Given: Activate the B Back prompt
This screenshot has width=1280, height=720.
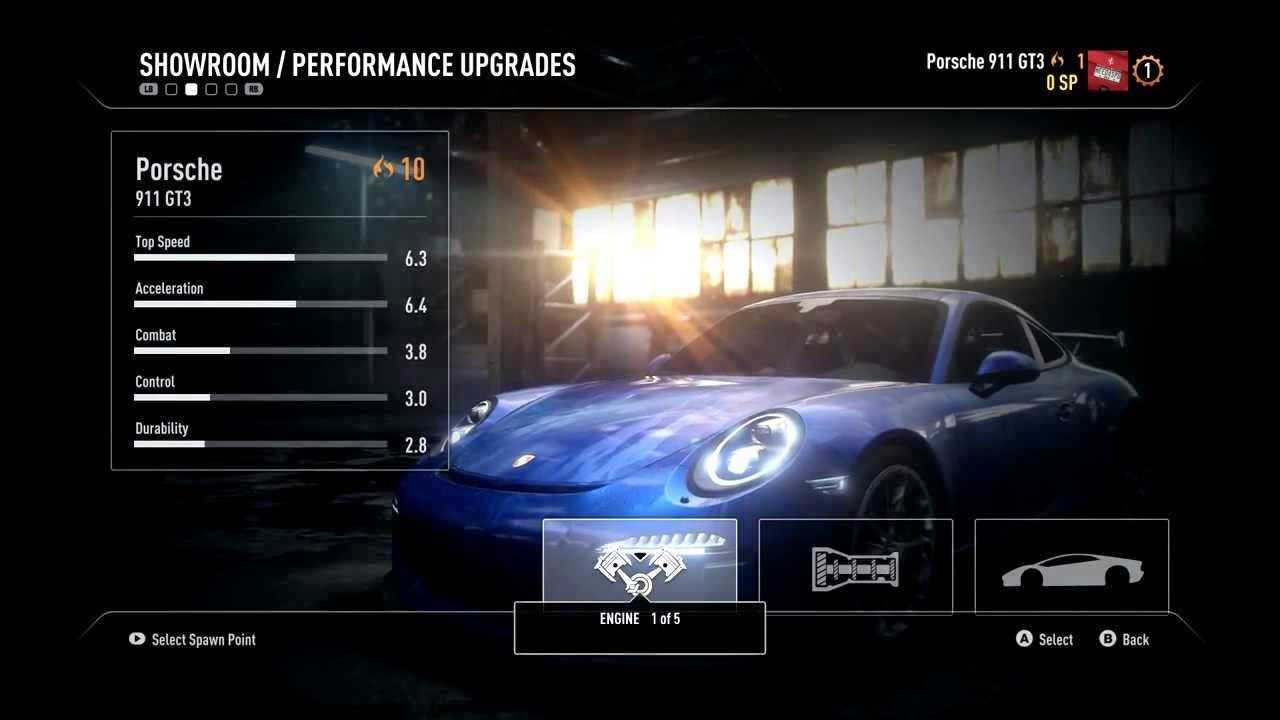Looking at the screenshot, I should [1125, 639].
